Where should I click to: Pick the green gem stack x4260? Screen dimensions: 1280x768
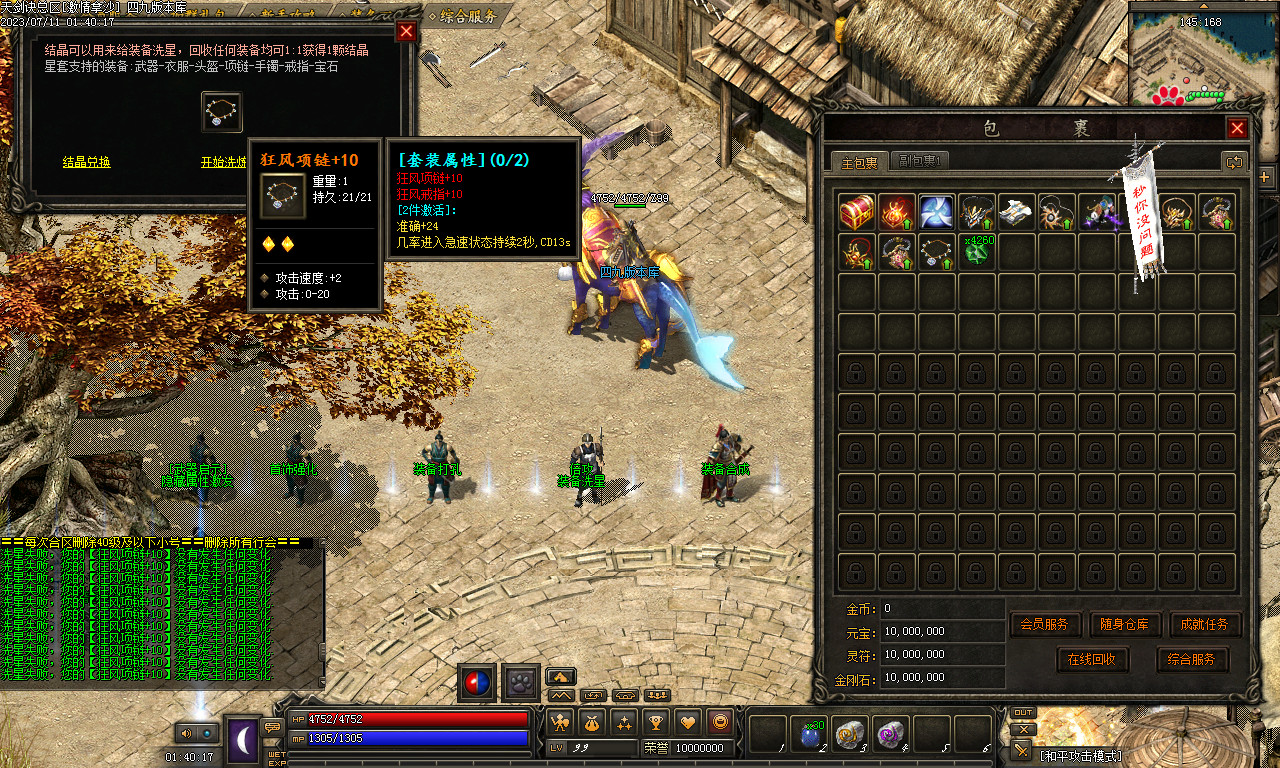click(977, 251)
